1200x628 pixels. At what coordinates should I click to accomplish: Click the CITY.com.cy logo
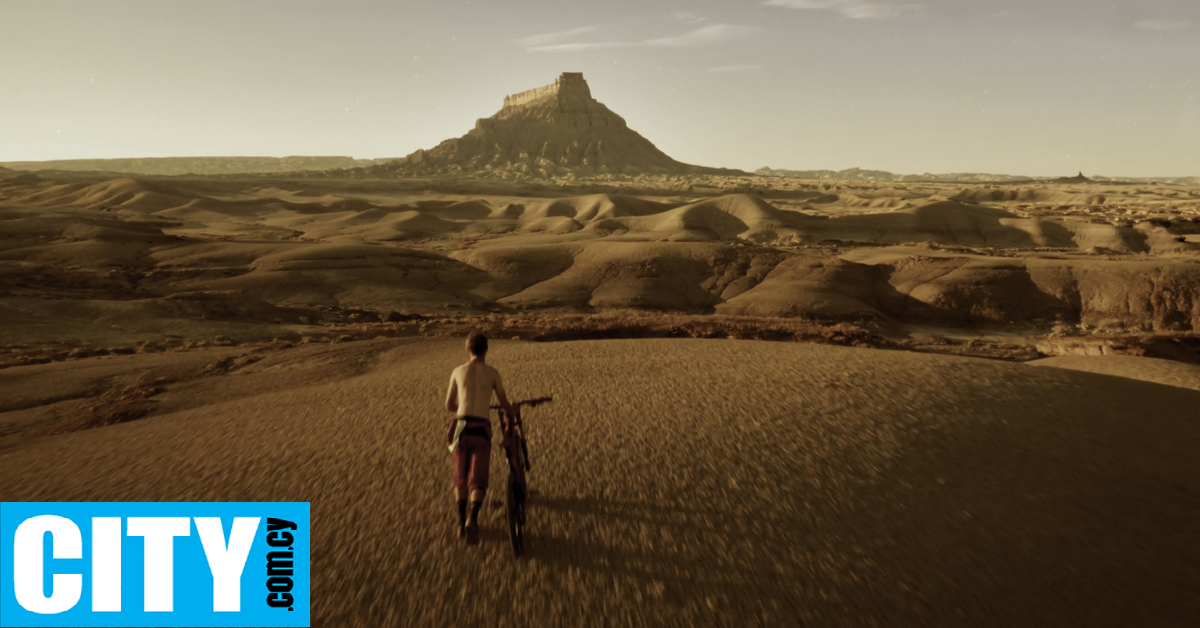pos(154,564)
